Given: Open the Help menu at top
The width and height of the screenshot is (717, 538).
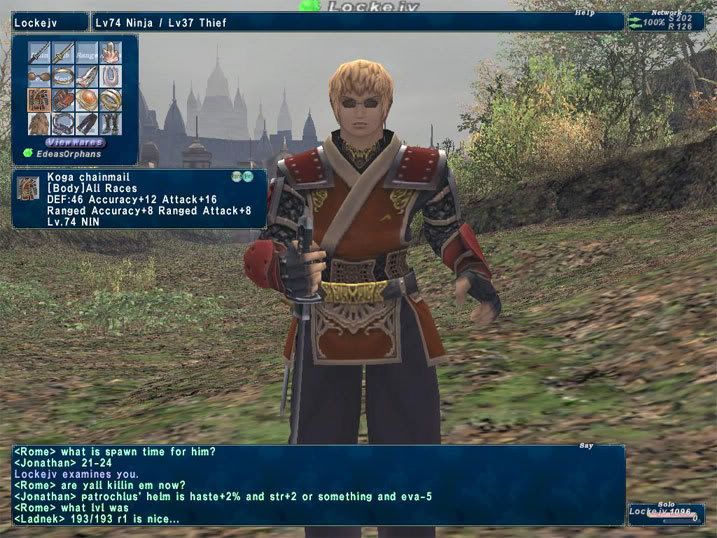Looking at the screenshot, I should (584, 13).
